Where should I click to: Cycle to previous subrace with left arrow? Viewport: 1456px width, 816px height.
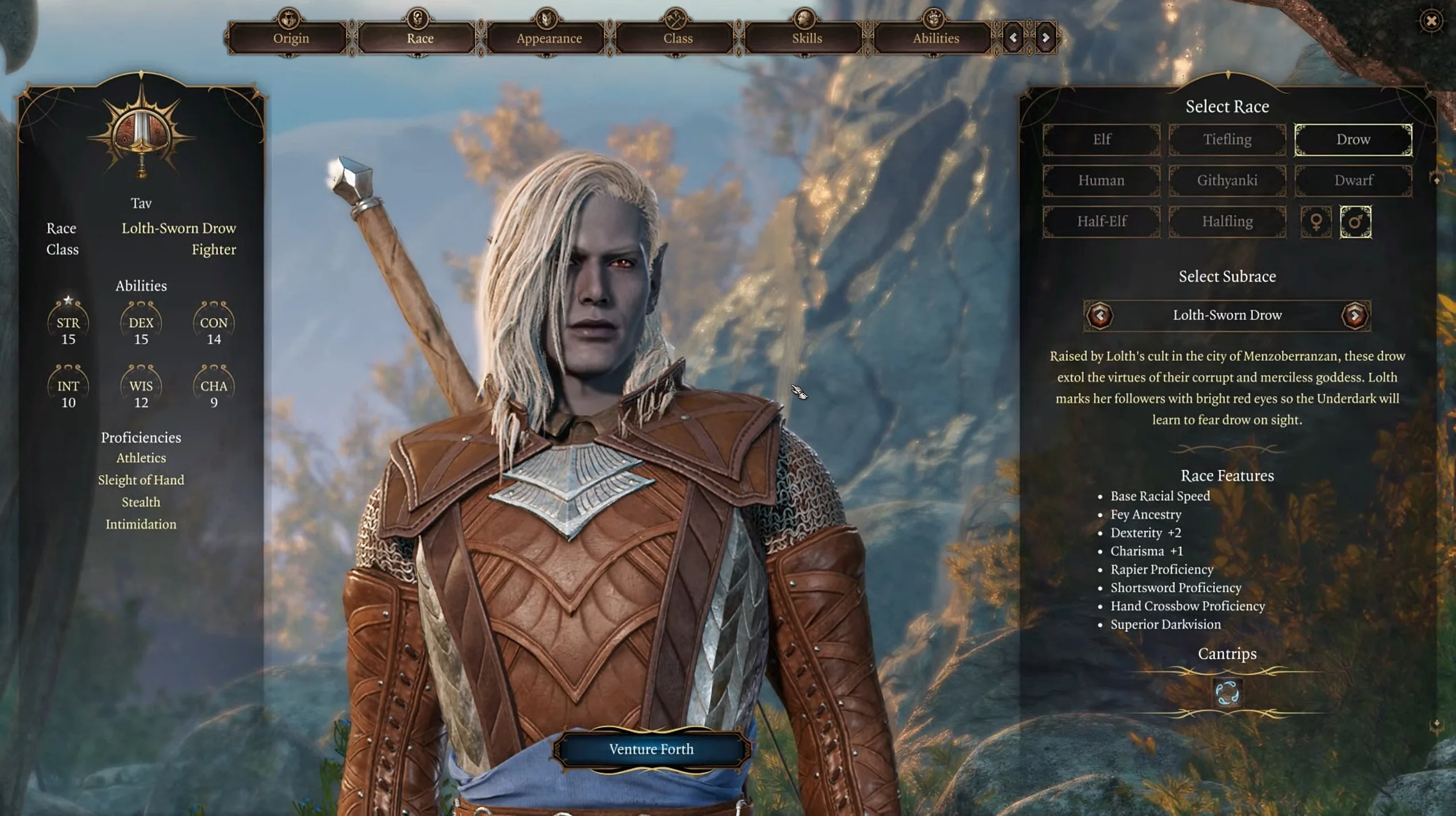click(1100, 315)
